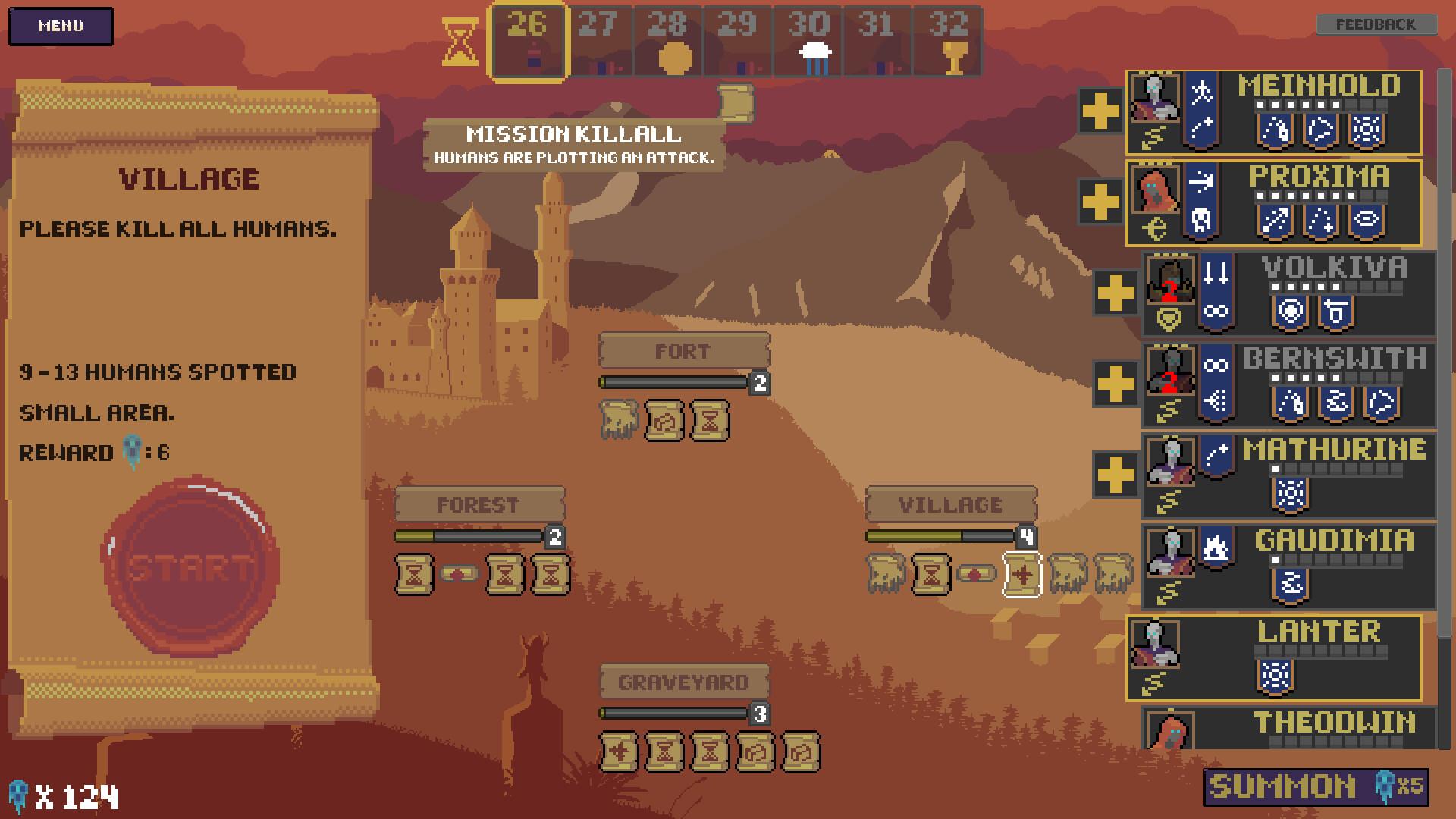1456x819 pixels.
Task: Pick the Graveyard location label
Action: tap(683, 682)
